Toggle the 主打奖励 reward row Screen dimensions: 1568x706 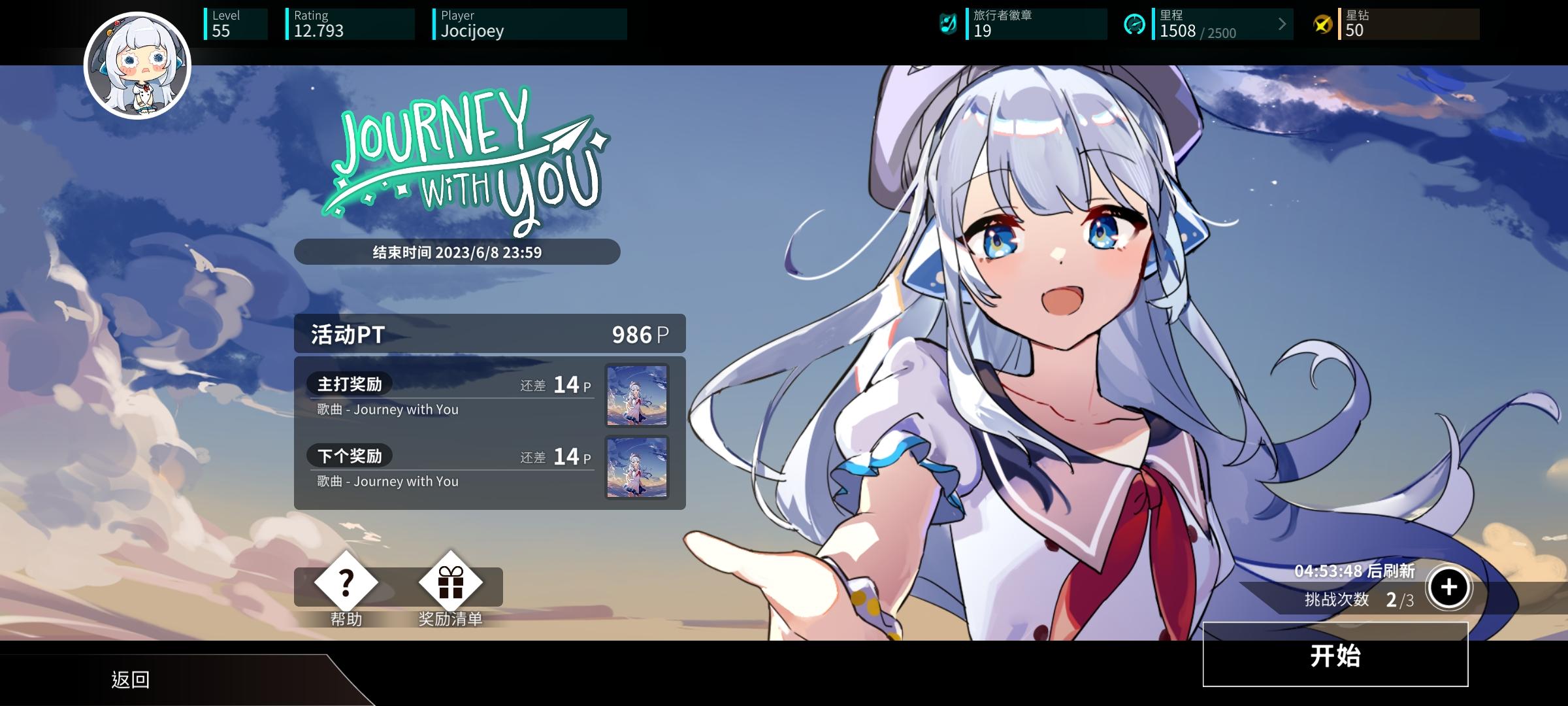coord(451,396)
